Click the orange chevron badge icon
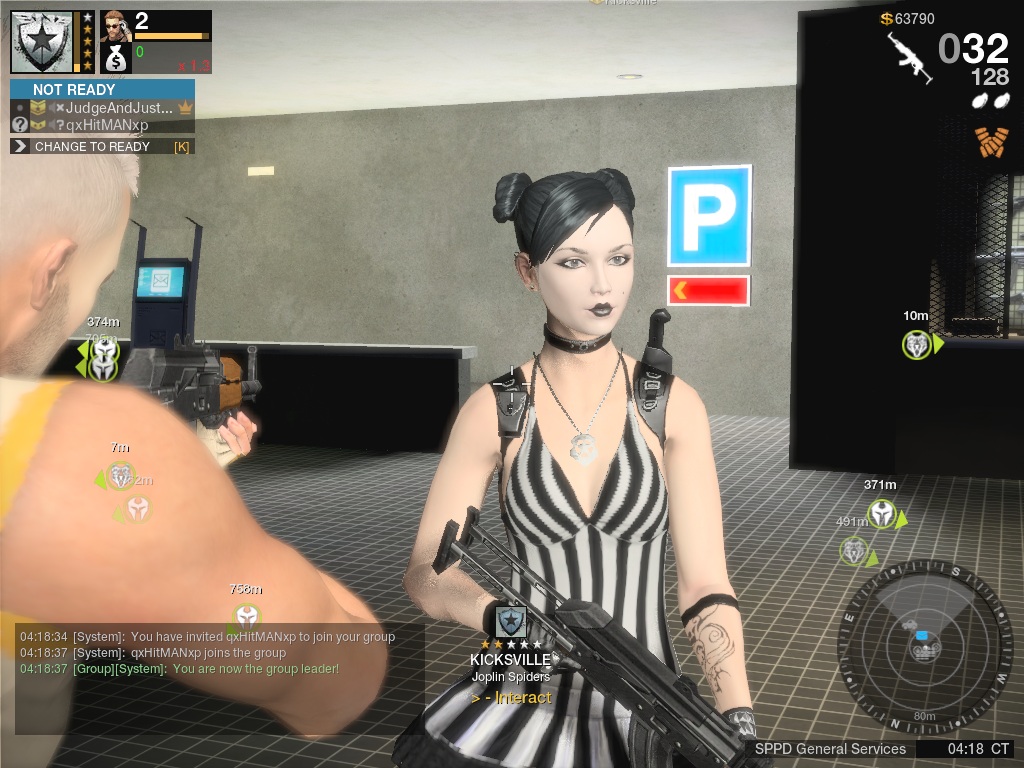 990,143
